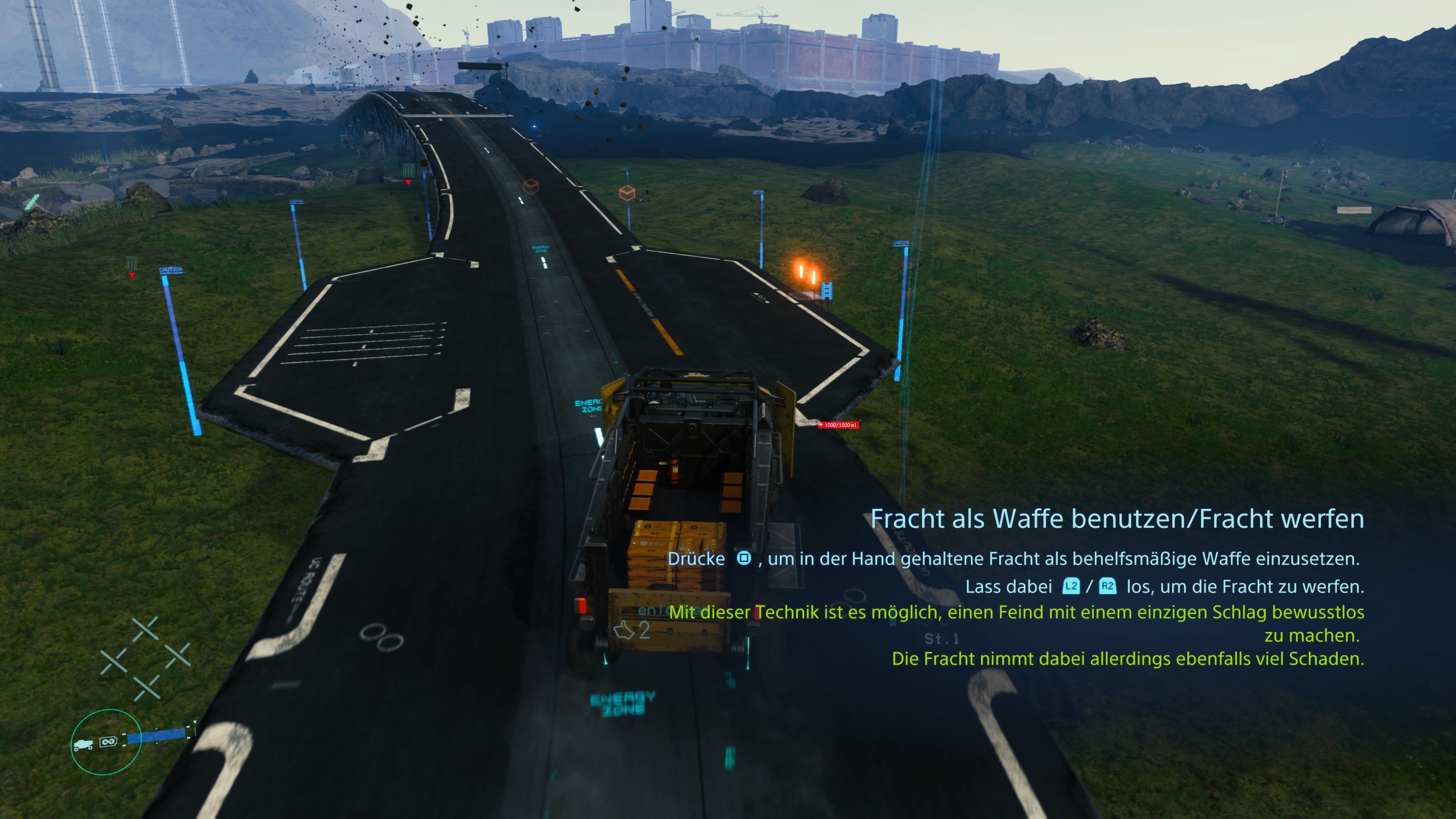Select the infinite battery icon

pos(108,742)
